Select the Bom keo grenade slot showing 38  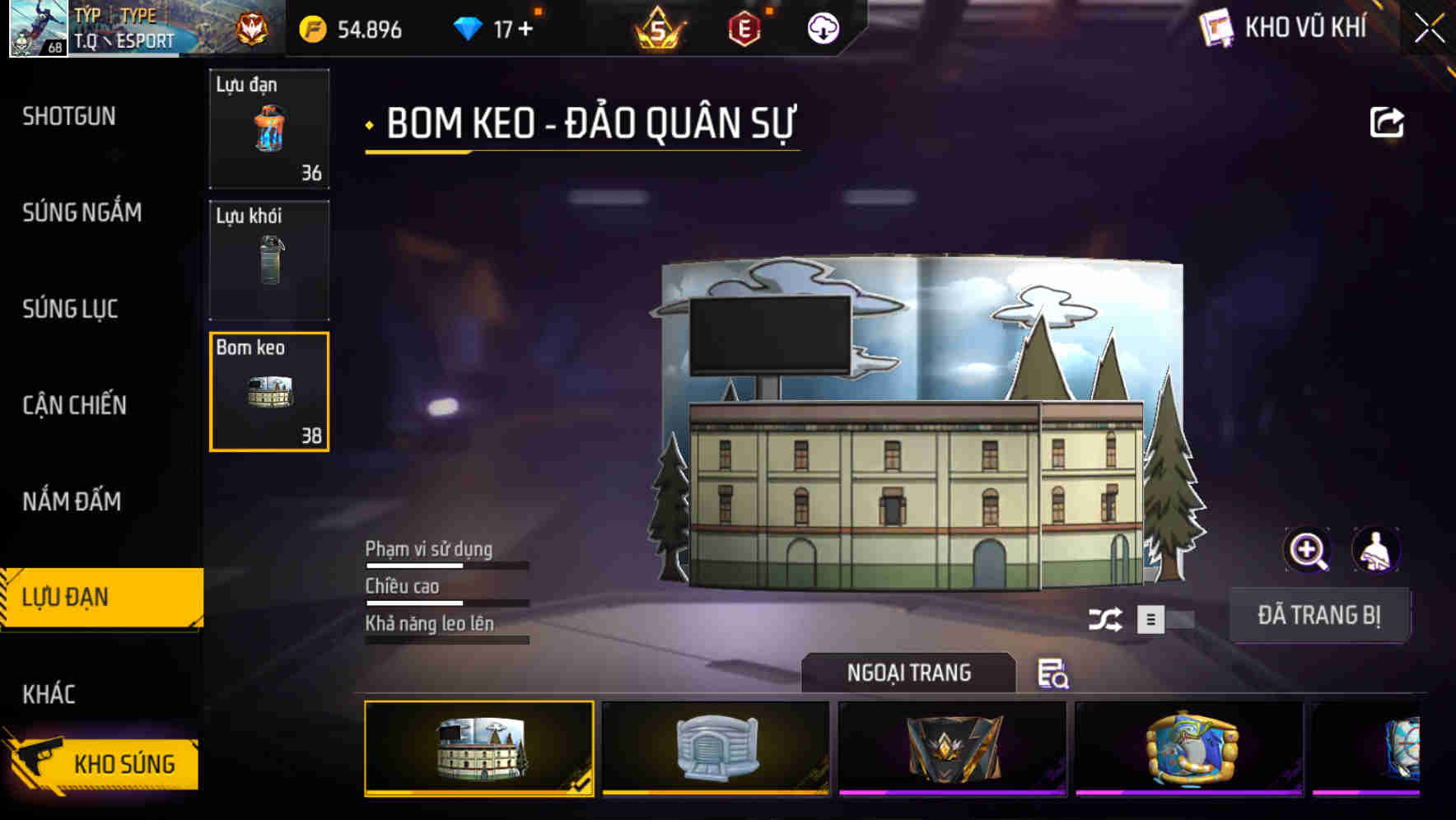pos(268,392)
